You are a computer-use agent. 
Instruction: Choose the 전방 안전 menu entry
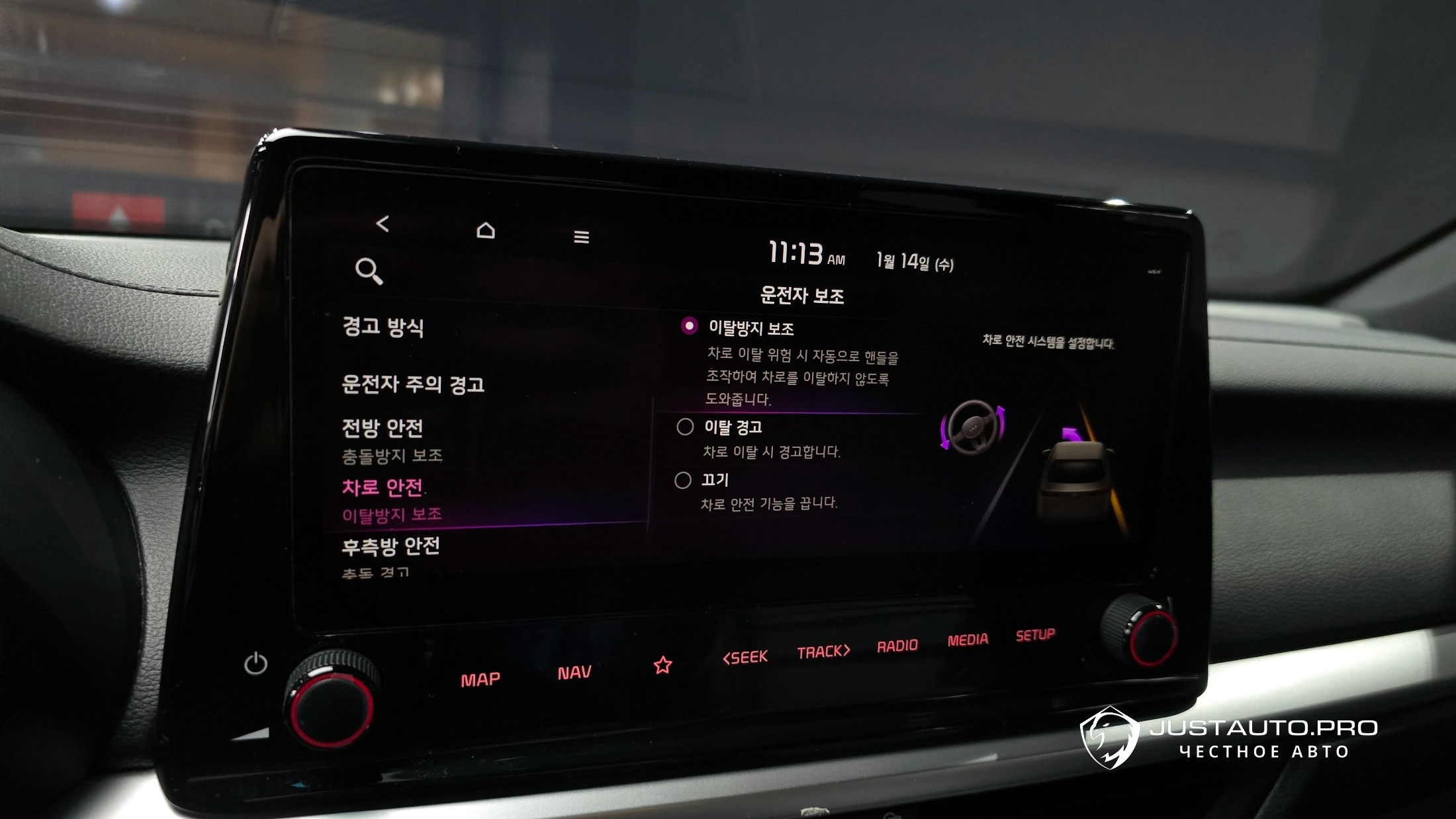coord(383,429)
